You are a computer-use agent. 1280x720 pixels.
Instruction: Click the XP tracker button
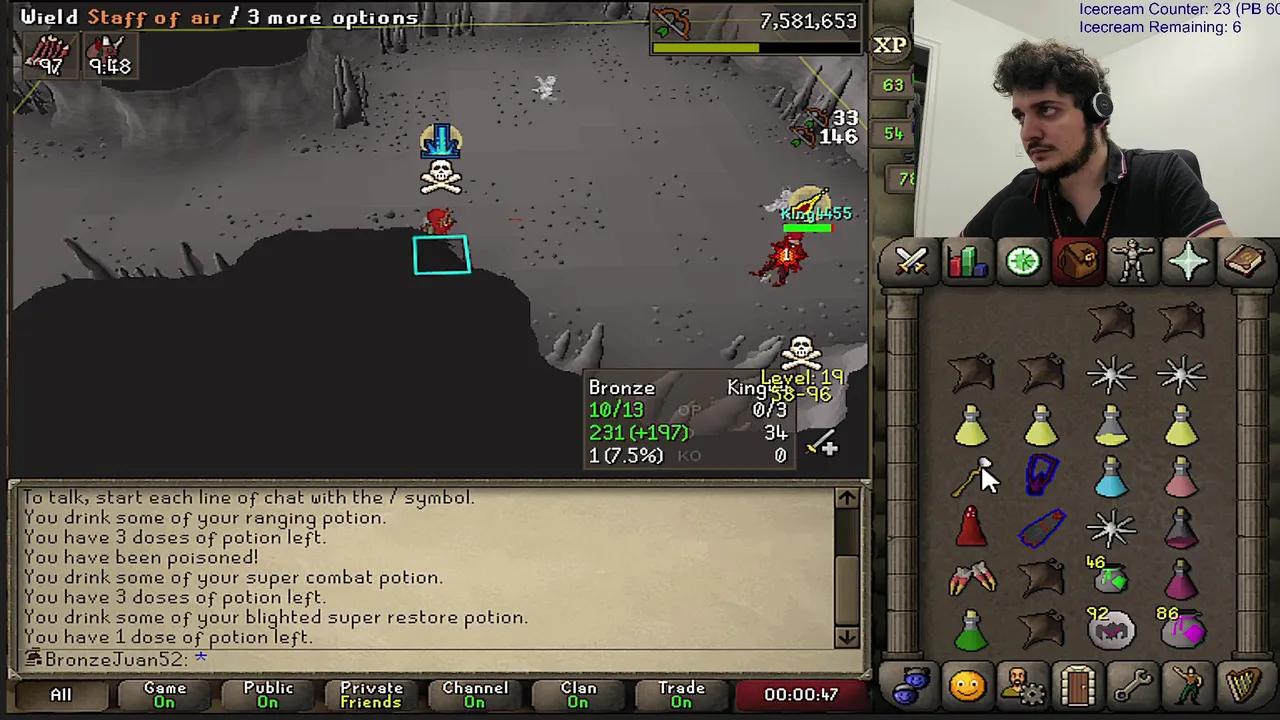[890, 45]
